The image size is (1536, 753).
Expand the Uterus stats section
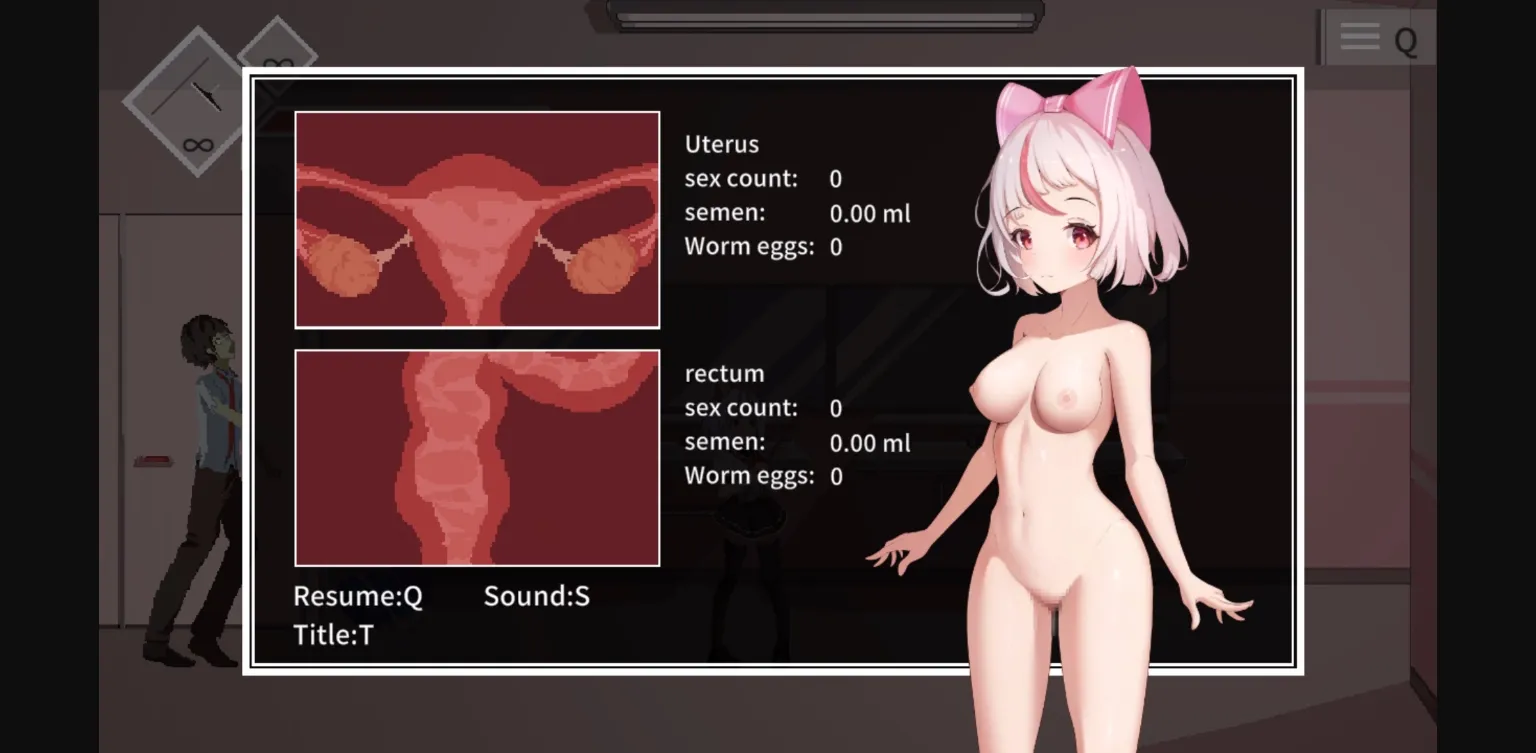tap(722, 144)
